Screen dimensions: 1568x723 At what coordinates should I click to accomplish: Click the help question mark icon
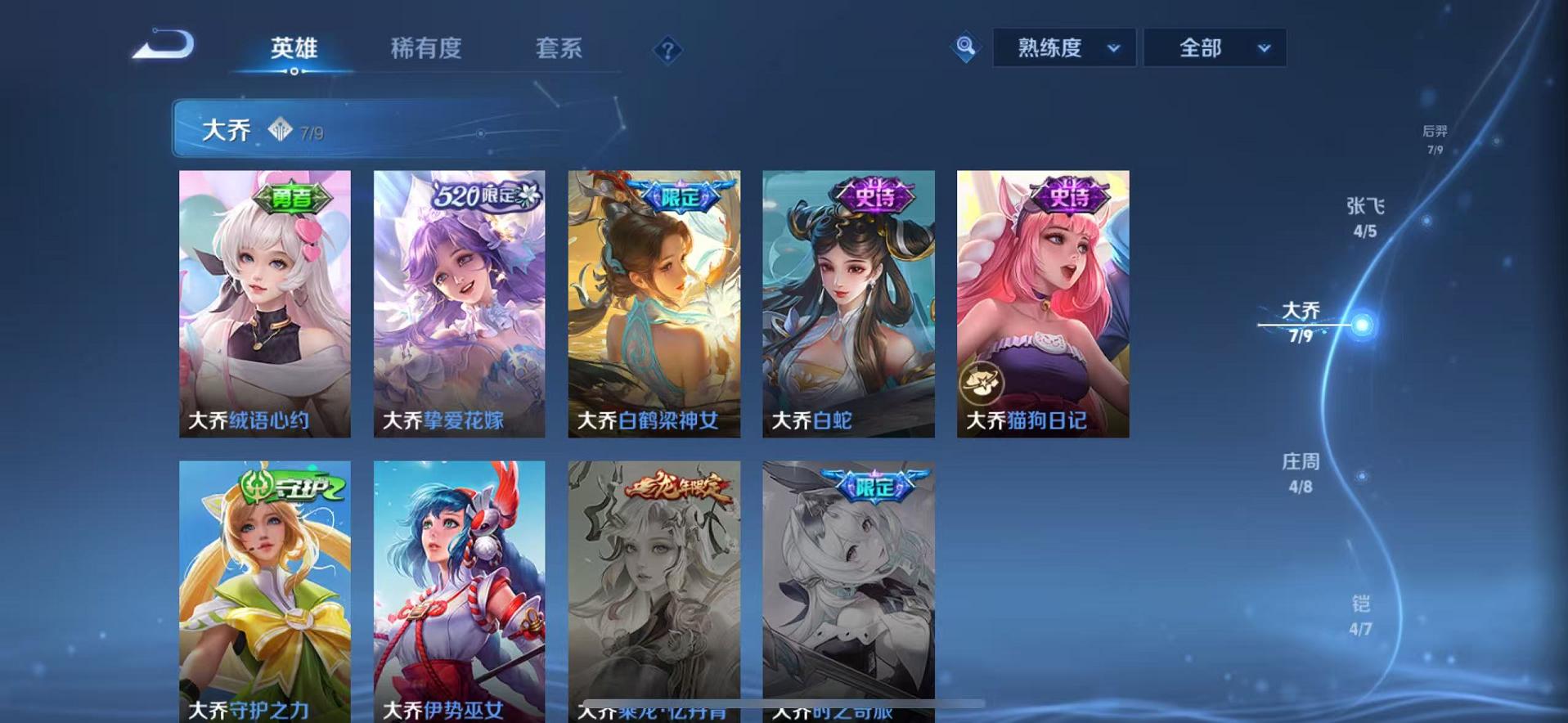[x=669, y=51]
